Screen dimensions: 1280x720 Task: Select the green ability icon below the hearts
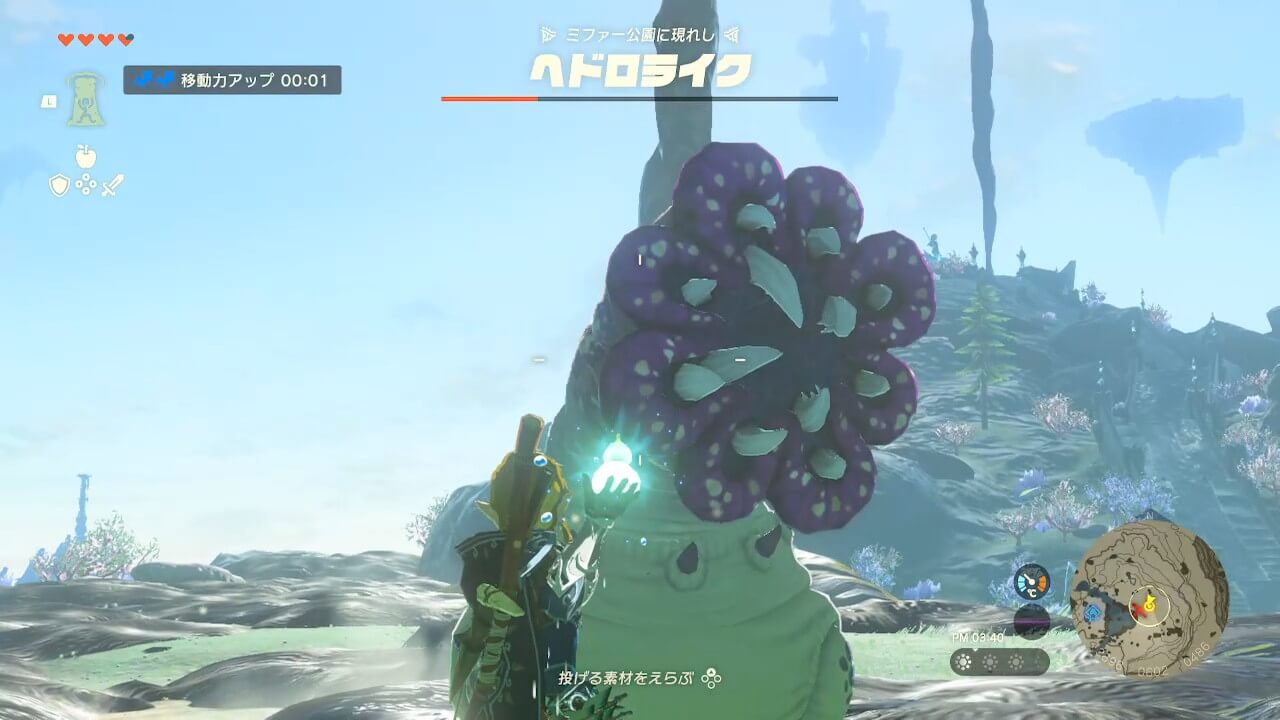click(86, 99)
